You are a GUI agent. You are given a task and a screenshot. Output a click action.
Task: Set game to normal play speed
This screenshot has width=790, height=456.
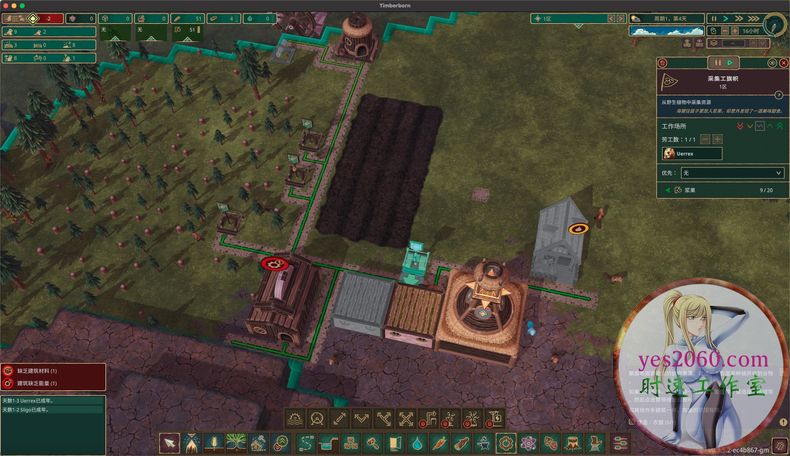point(727,18)
